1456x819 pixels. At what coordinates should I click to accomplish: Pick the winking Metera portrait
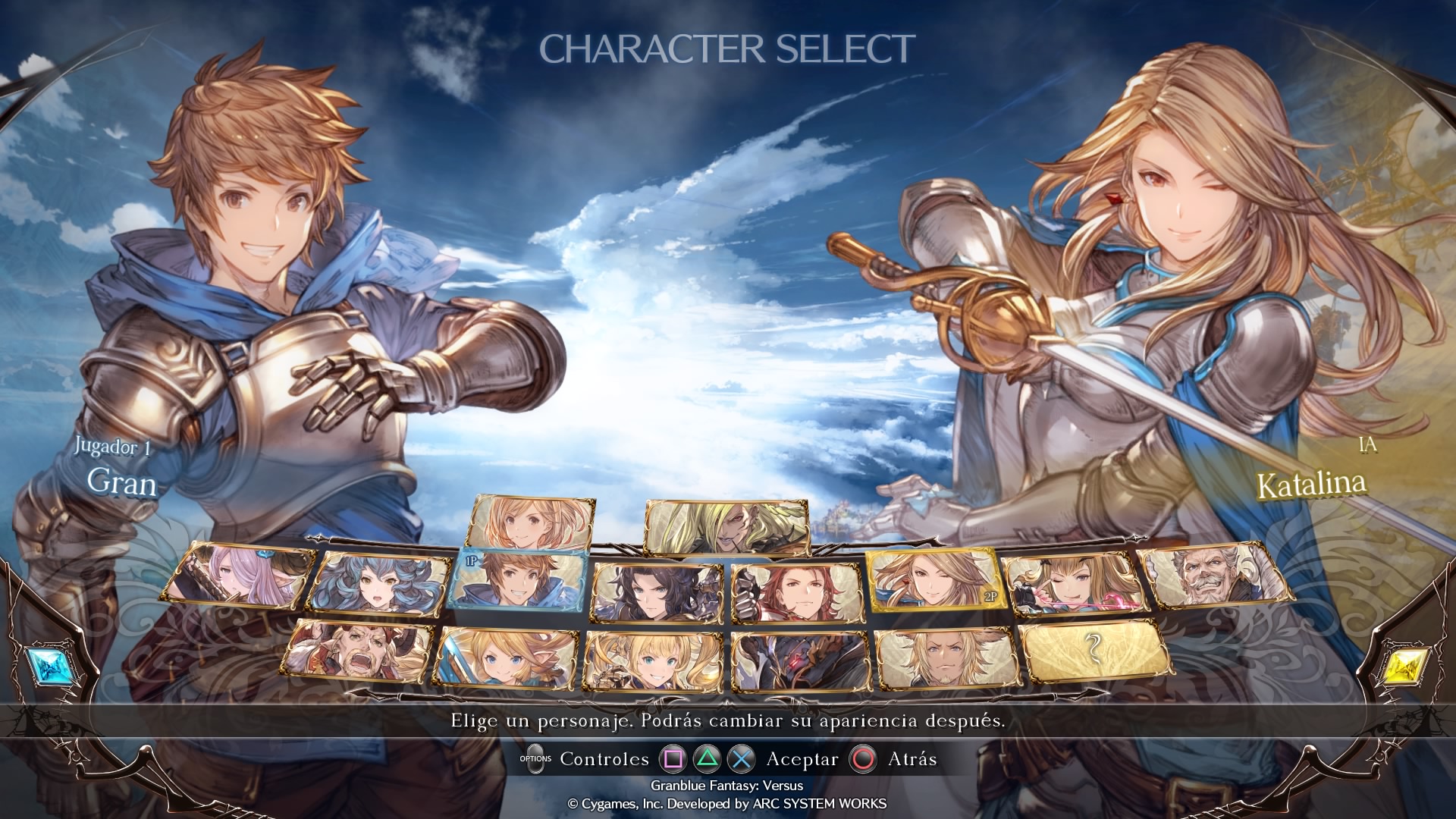[1072, 584]
